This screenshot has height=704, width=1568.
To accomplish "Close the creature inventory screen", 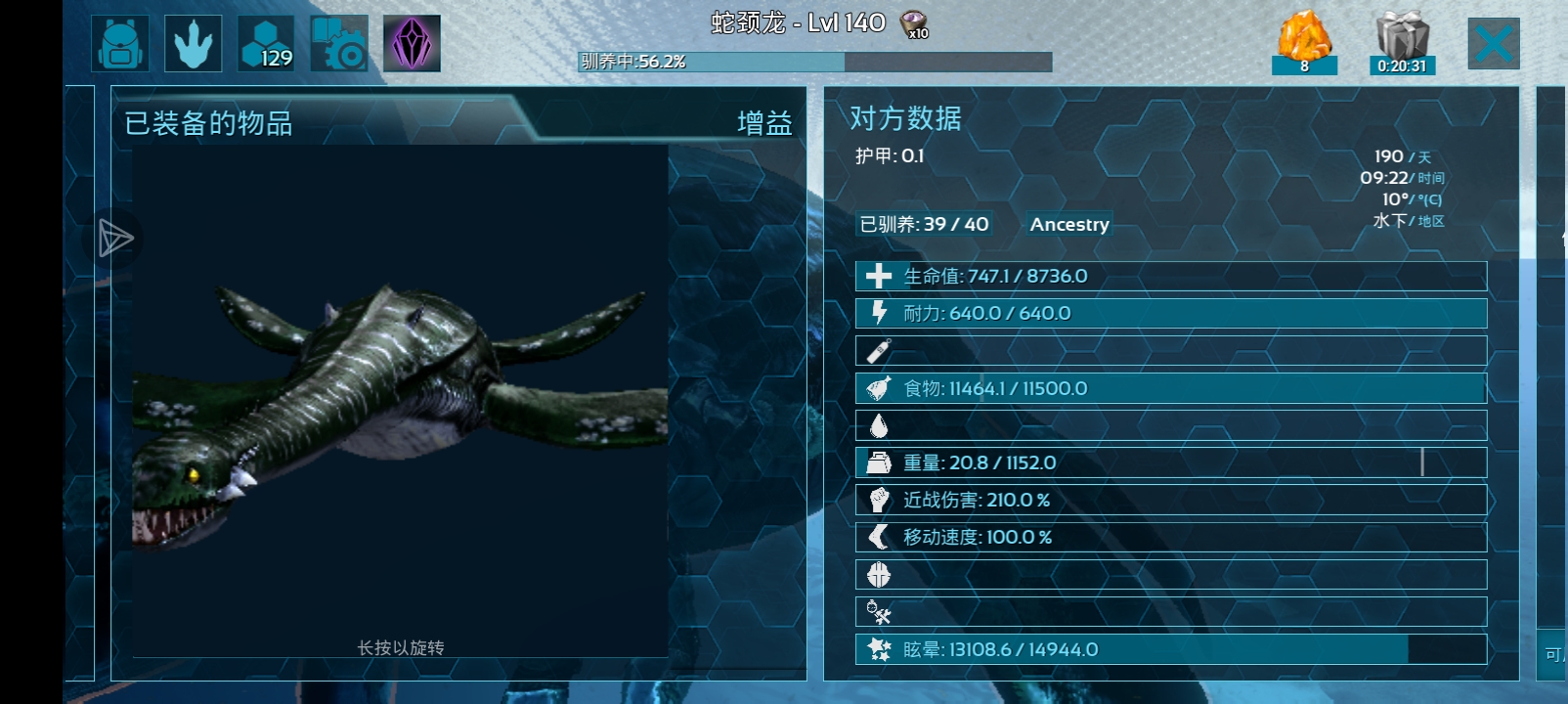I will 1493,44.
